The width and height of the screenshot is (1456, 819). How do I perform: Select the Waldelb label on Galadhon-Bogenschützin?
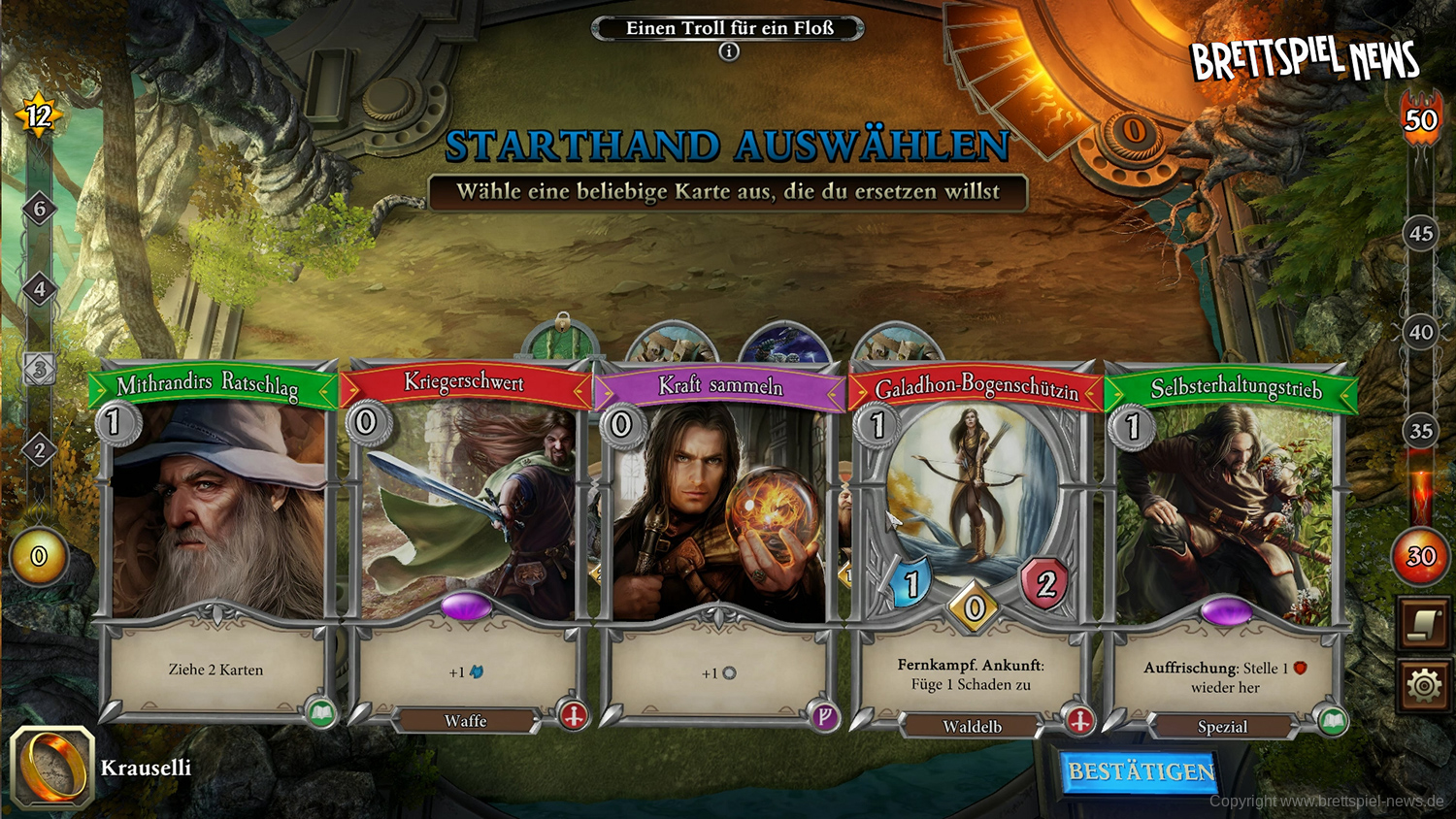974,726
